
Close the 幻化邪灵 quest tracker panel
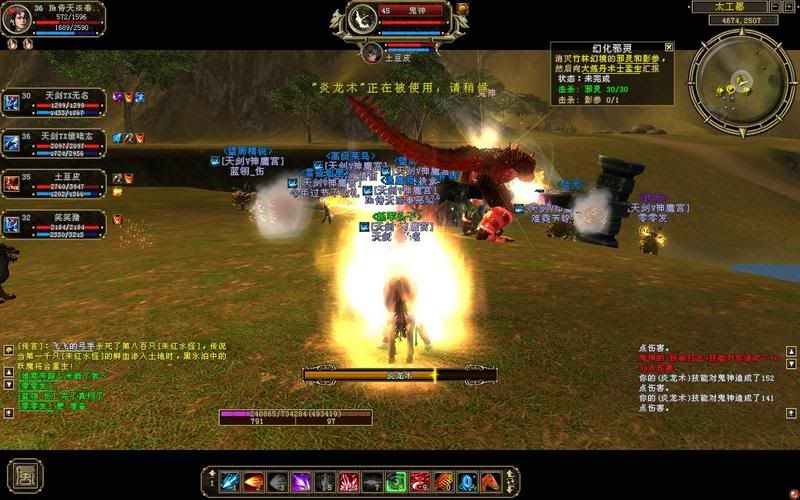tap(669, 46)
